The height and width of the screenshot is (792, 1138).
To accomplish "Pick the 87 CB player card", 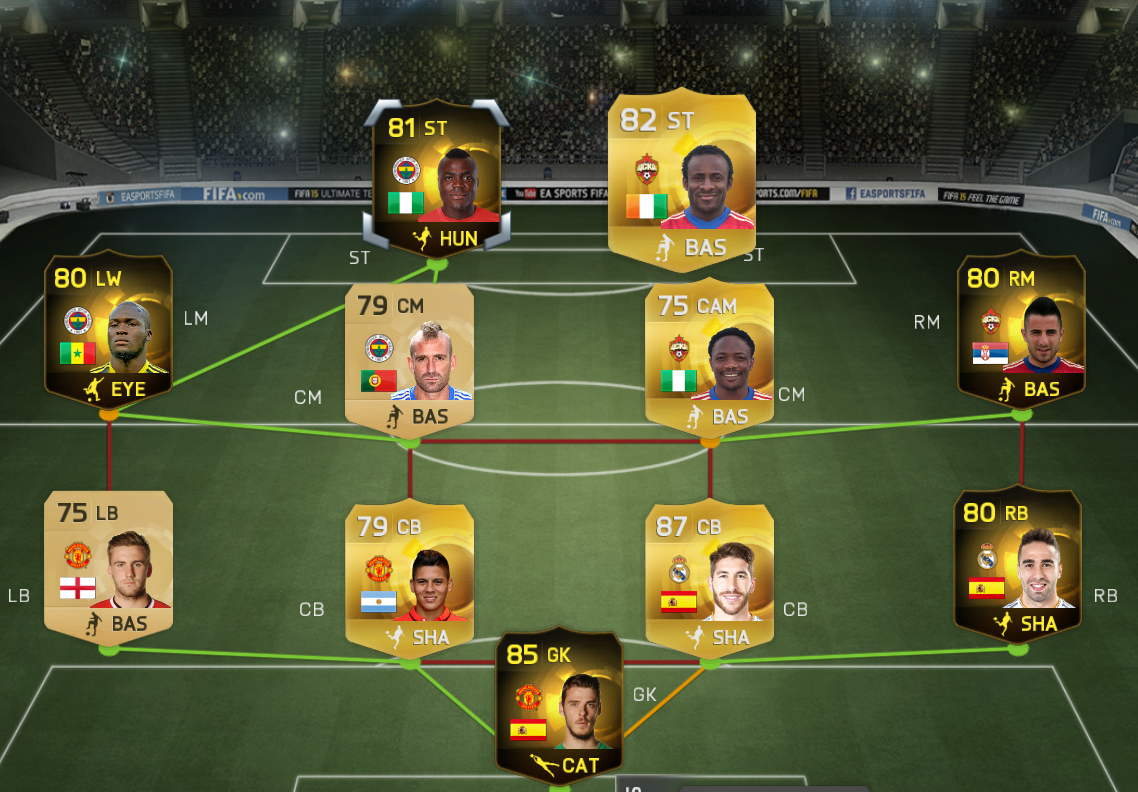I will [x=710, y=577].
